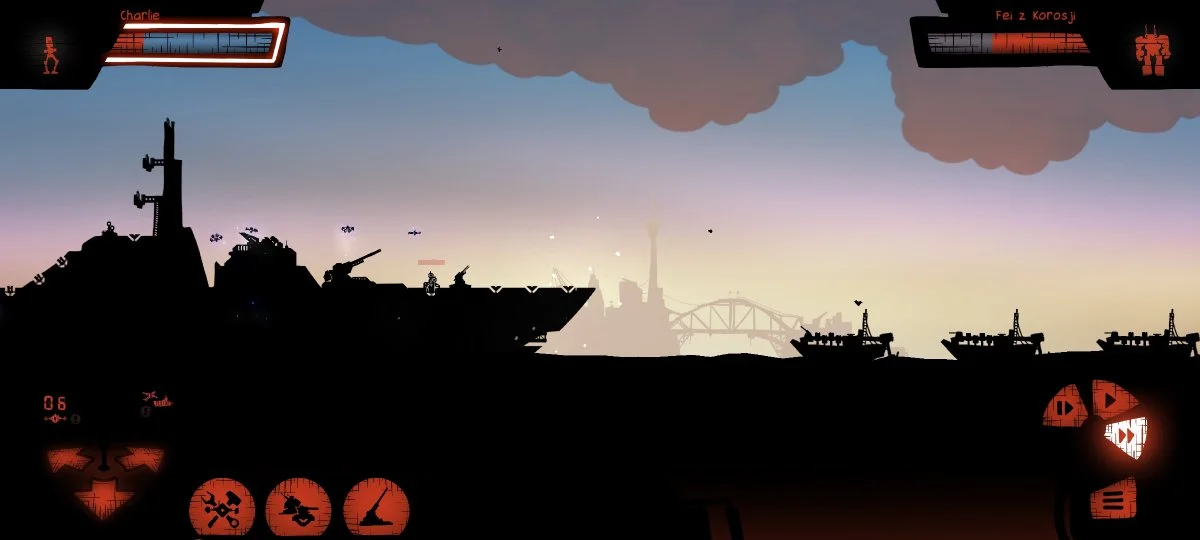Viewport: 1200px width, 540px height.
Task: Toggle the fast-forward speed button
Action: click(1126, 436)
